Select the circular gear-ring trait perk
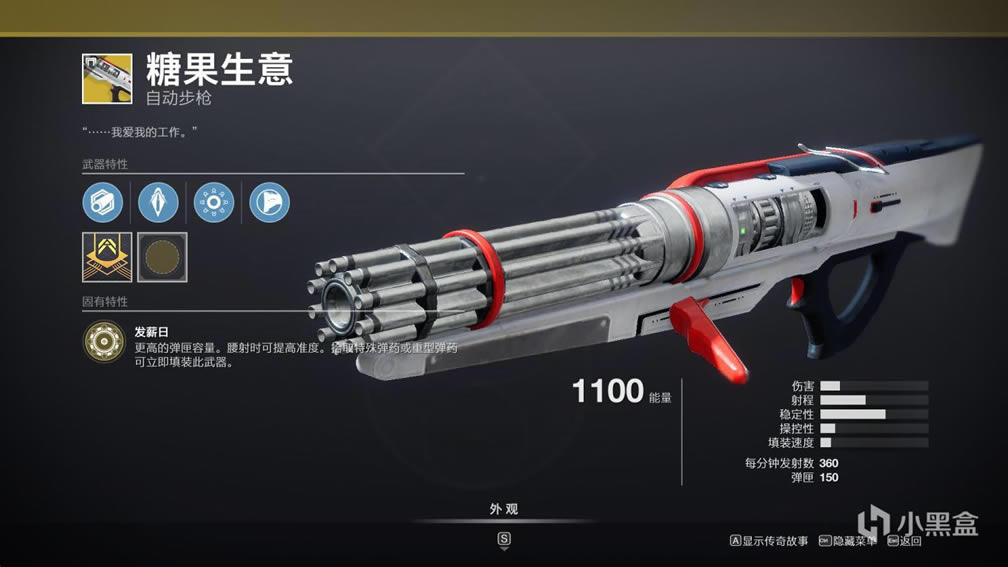1008x567 pixels. point(213,202)
